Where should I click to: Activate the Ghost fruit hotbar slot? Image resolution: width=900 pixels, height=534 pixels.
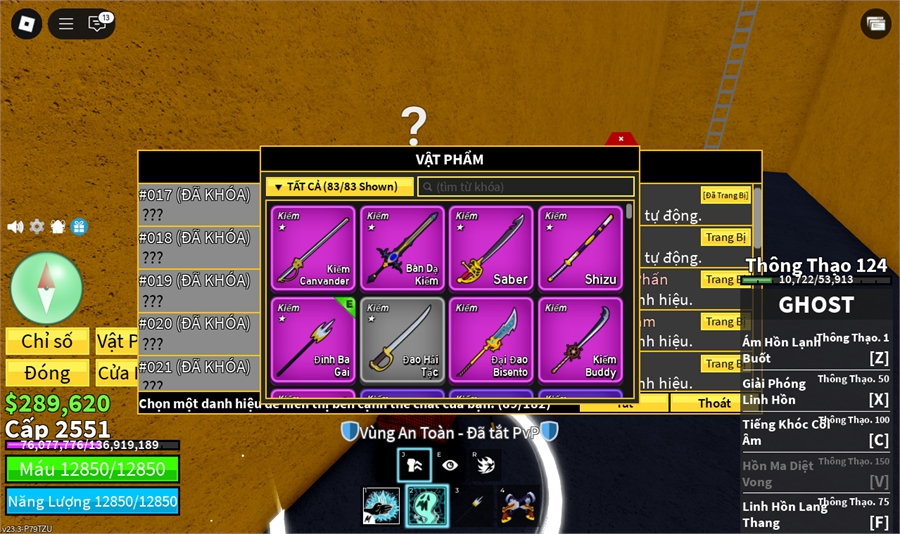coord(427,506)
